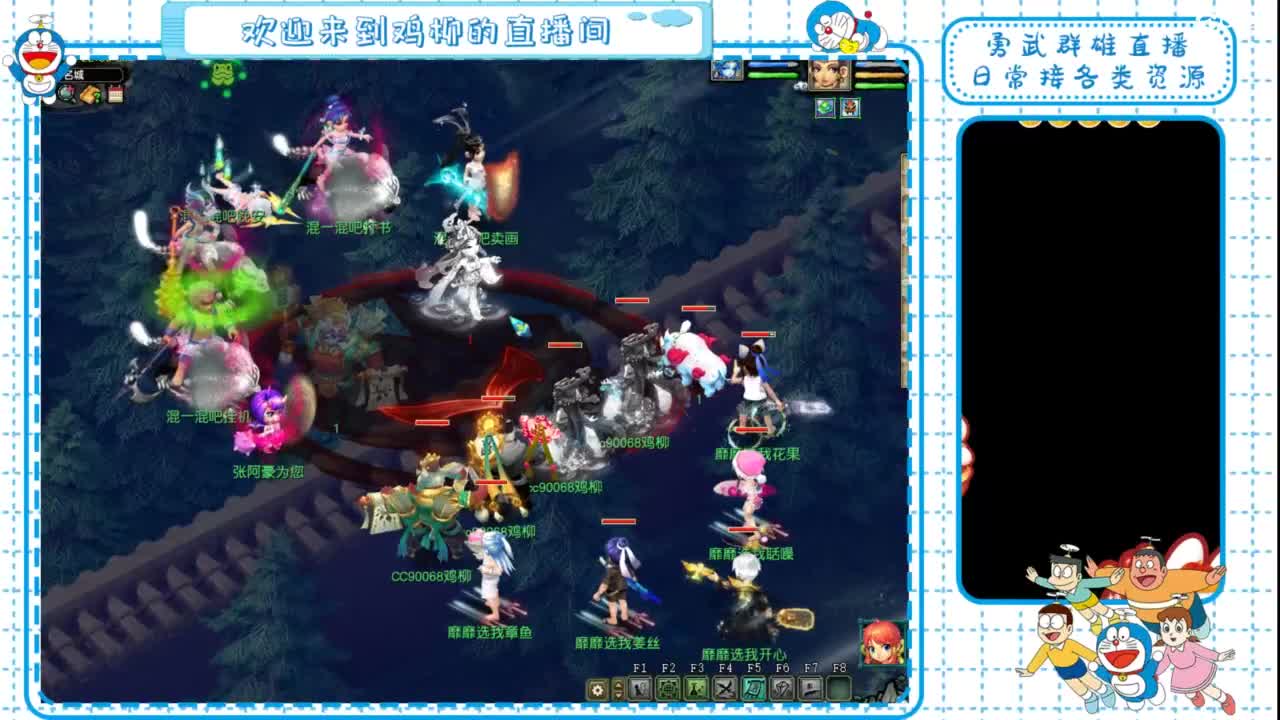Click the F3 green alchemy shortcut icon

[x=696, y=688]
